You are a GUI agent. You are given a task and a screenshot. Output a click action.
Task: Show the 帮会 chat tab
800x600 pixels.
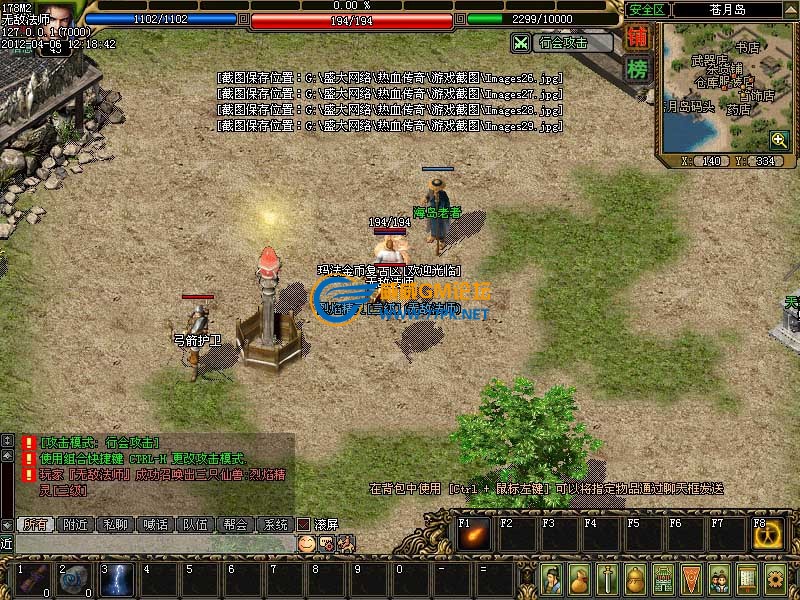coord(235,524)
